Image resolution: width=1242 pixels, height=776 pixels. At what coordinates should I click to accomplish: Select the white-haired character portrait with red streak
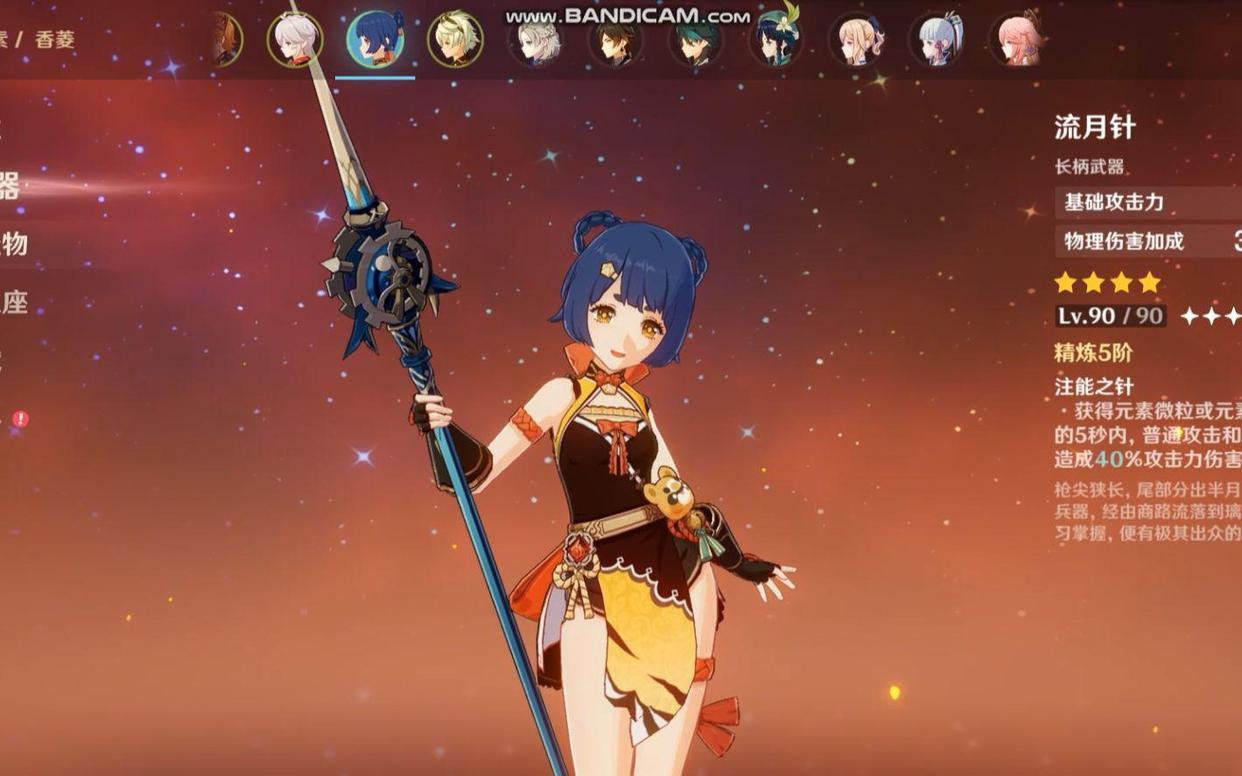[295, 40]
